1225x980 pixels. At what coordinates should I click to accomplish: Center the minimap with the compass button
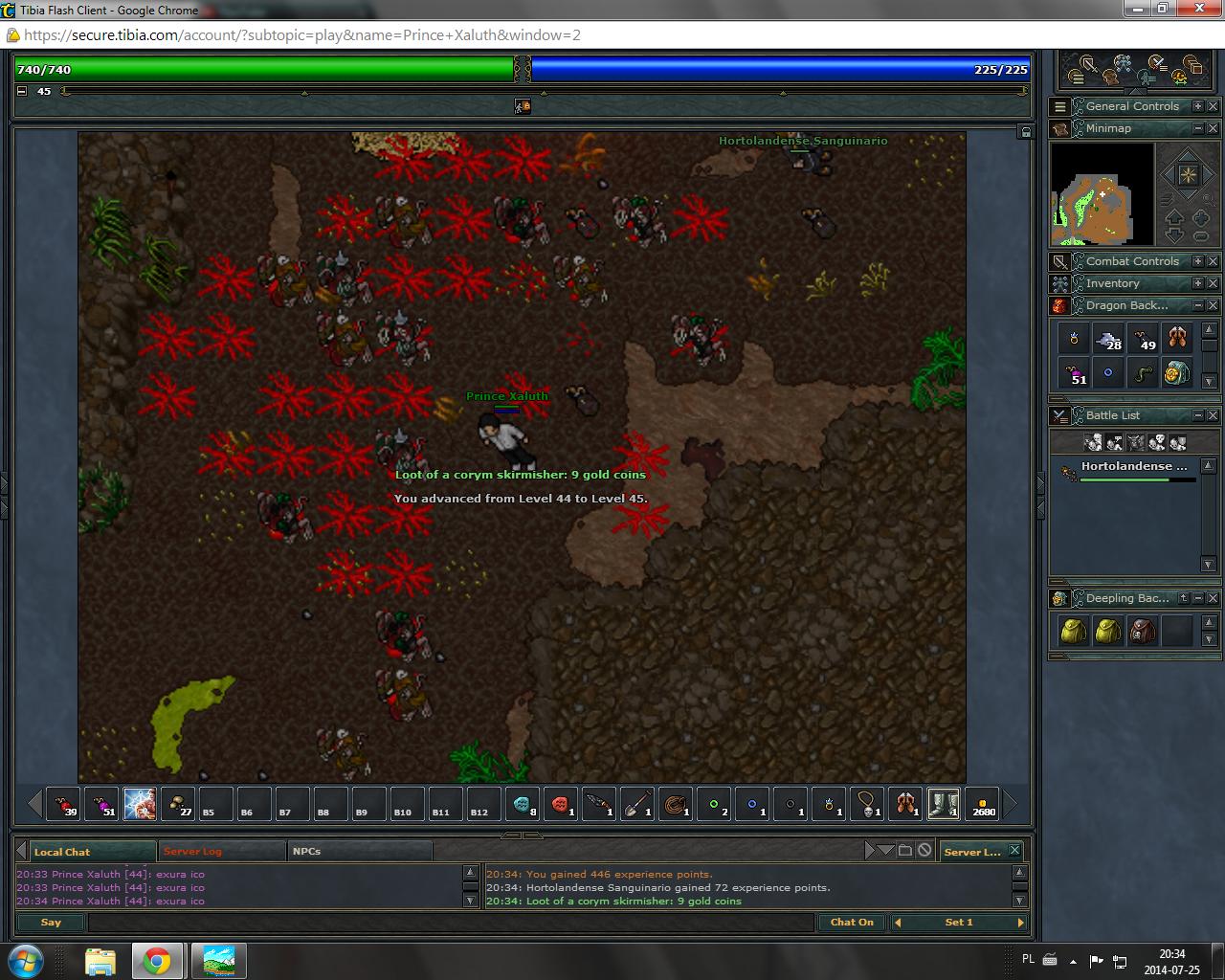[1188, 175]
